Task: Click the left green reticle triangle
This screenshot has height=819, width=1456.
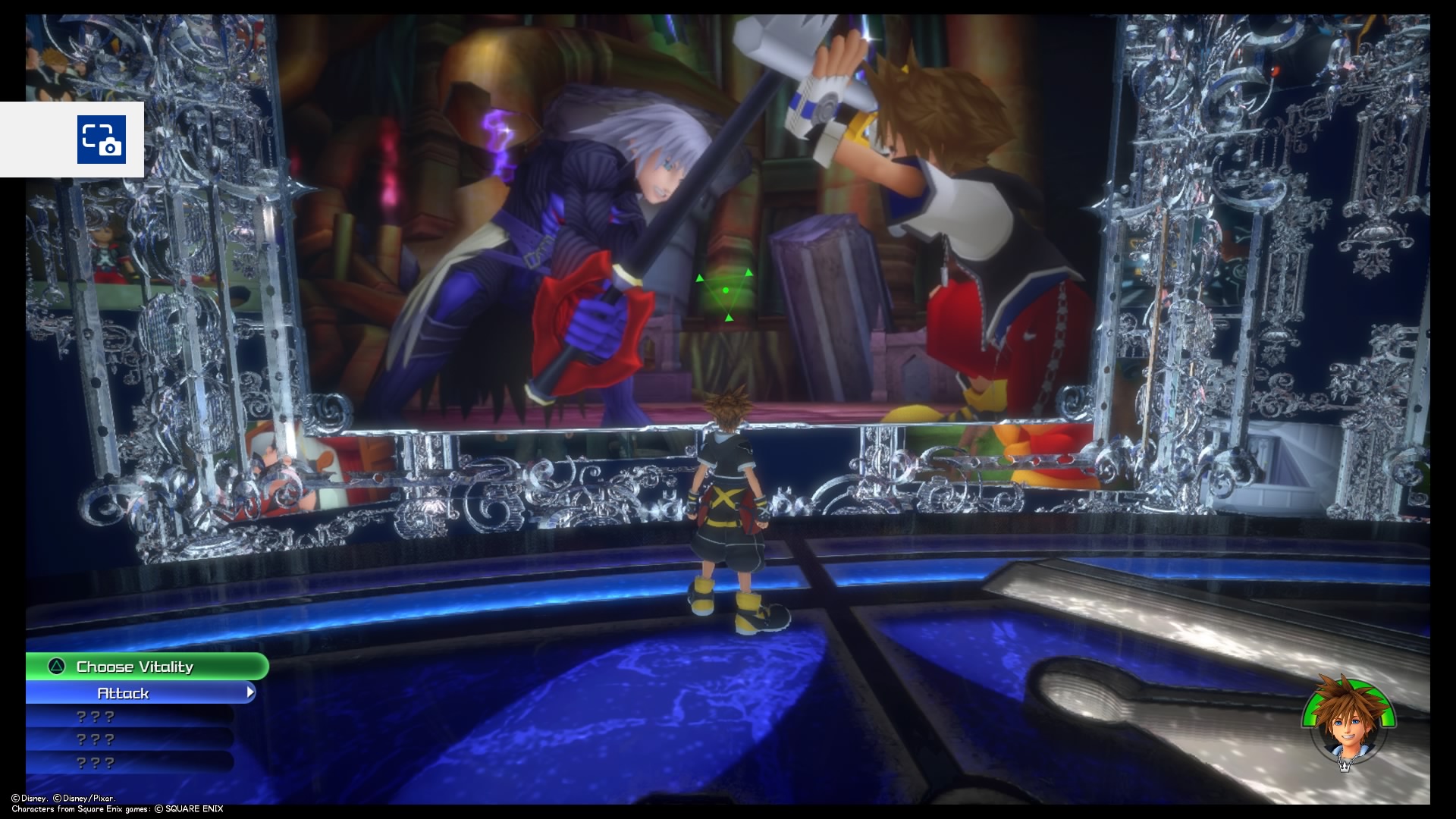Action: click(x=700, y=278)
